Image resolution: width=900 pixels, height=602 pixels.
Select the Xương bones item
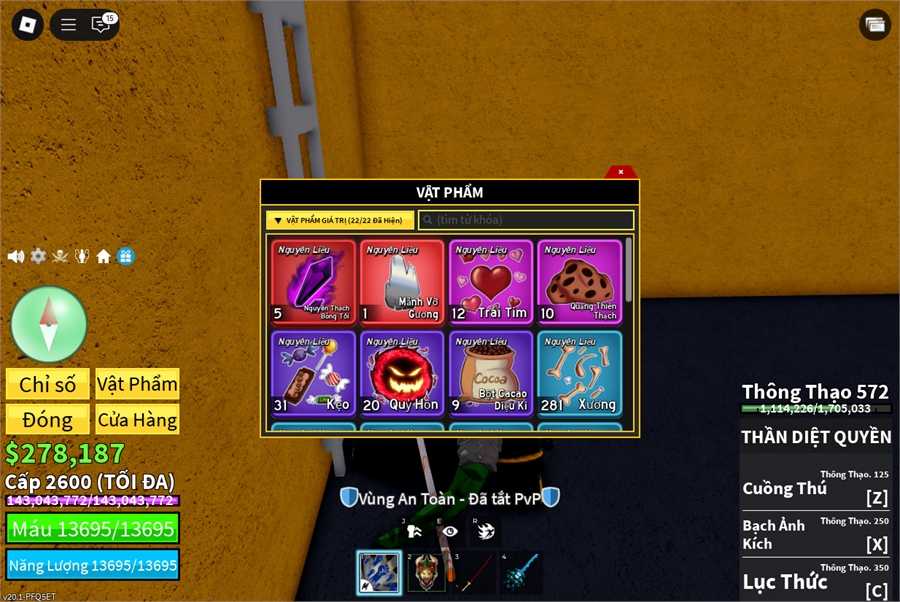click(x=580, y=373)
